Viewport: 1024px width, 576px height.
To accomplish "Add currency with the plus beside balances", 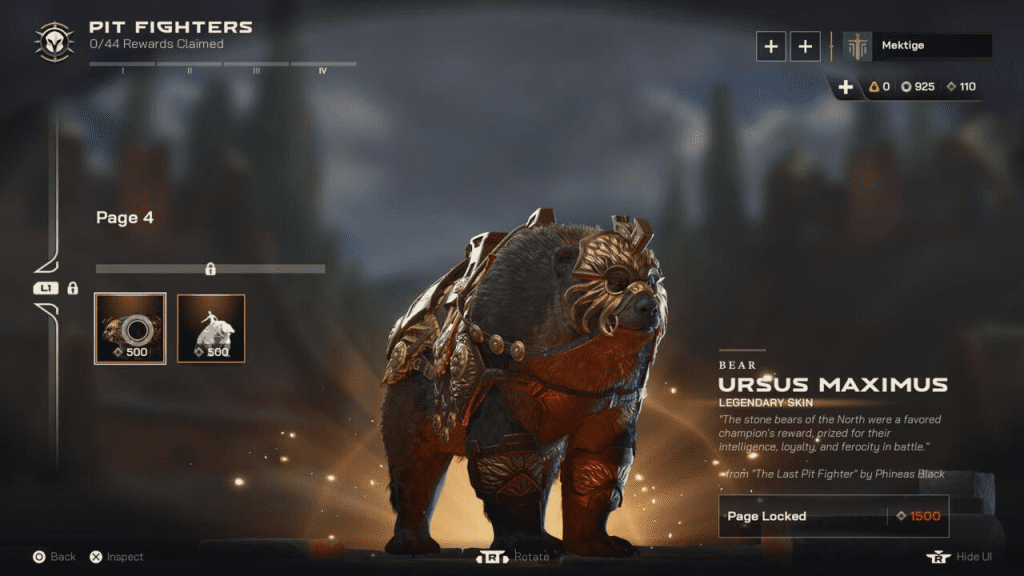I will (x=845, y=87).
